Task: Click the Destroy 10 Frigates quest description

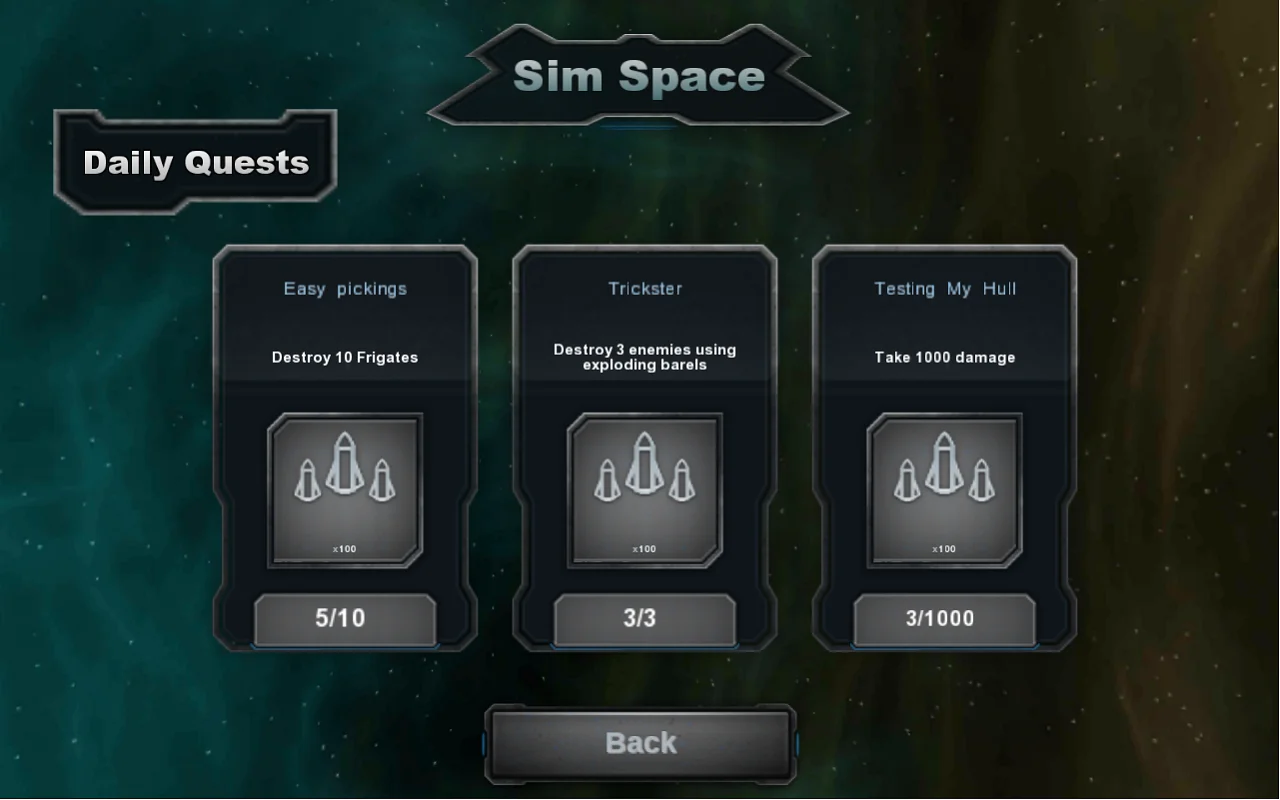Action: [x=345, y=357]
